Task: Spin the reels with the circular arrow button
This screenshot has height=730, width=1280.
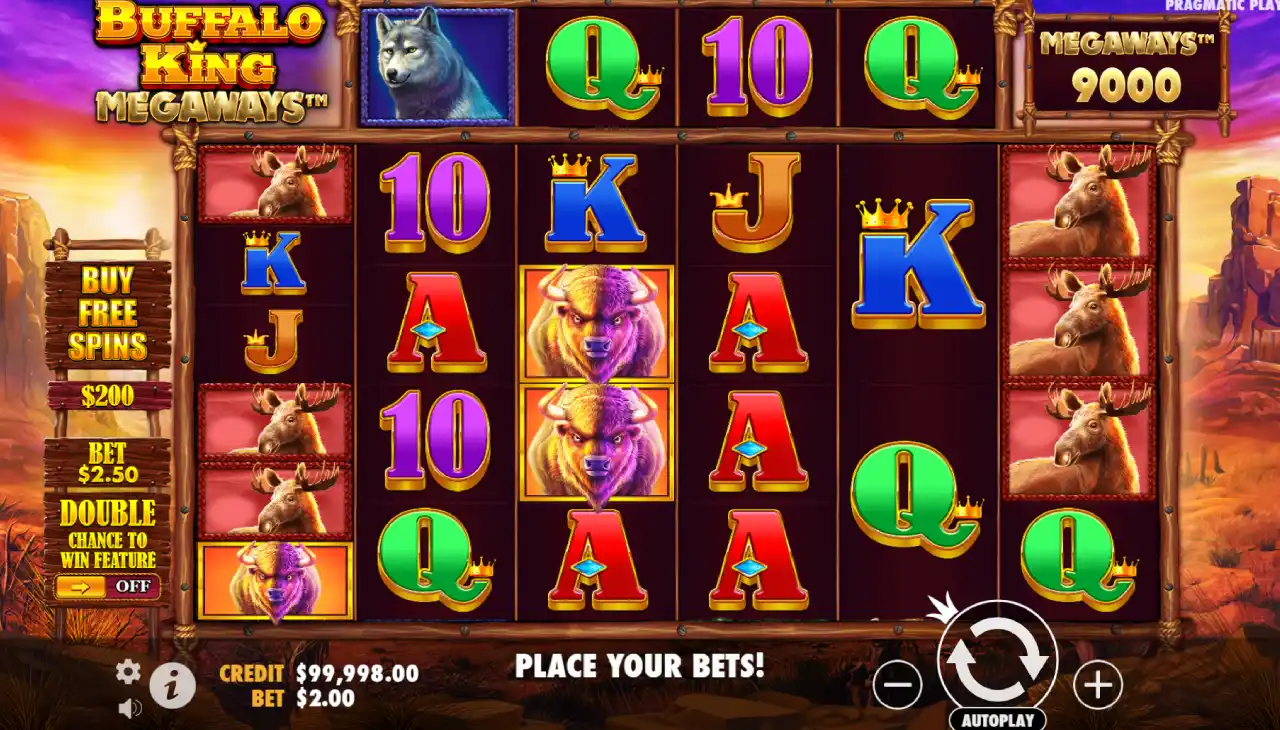Action: 997,659
